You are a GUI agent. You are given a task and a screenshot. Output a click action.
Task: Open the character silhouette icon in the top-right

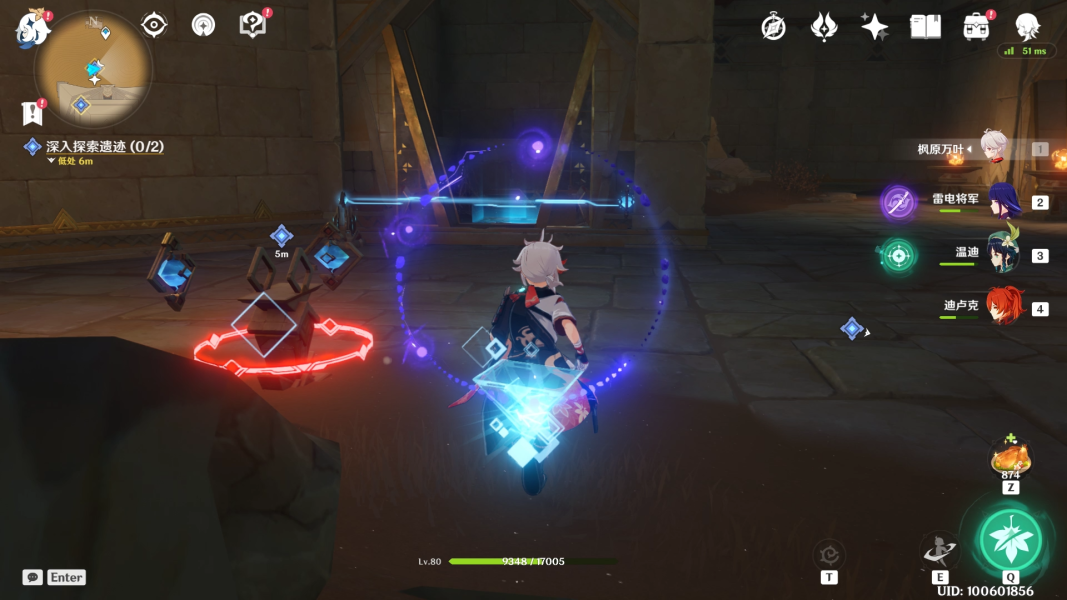click(1026, 27)
